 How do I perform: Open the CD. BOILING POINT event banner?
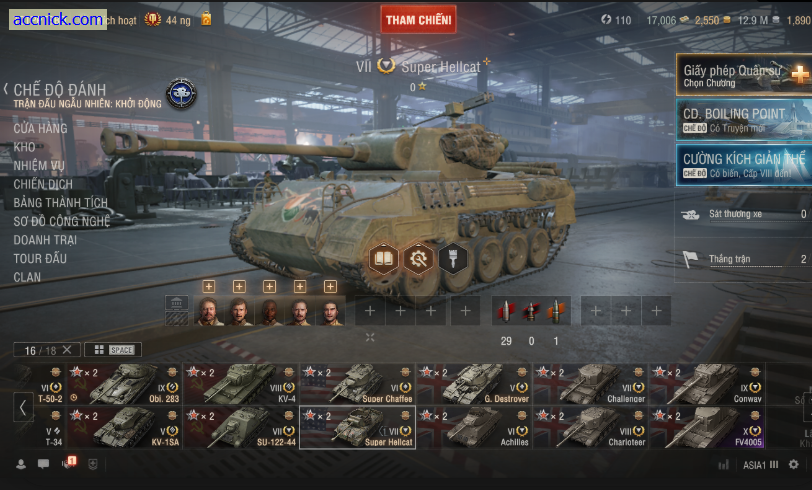coord(744,119)
